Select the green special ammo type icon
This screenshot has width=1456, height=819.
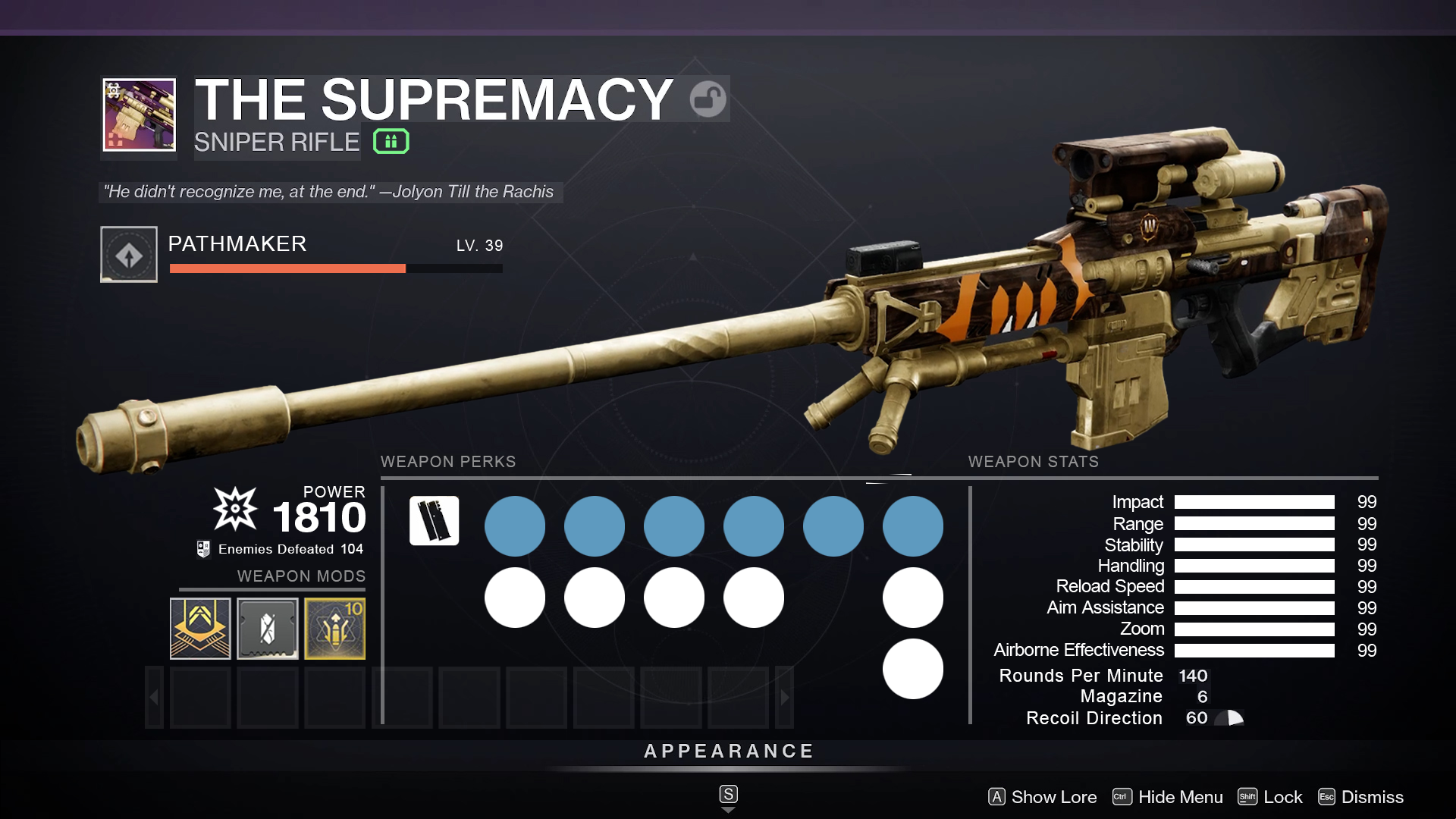(x=391, y=142)
